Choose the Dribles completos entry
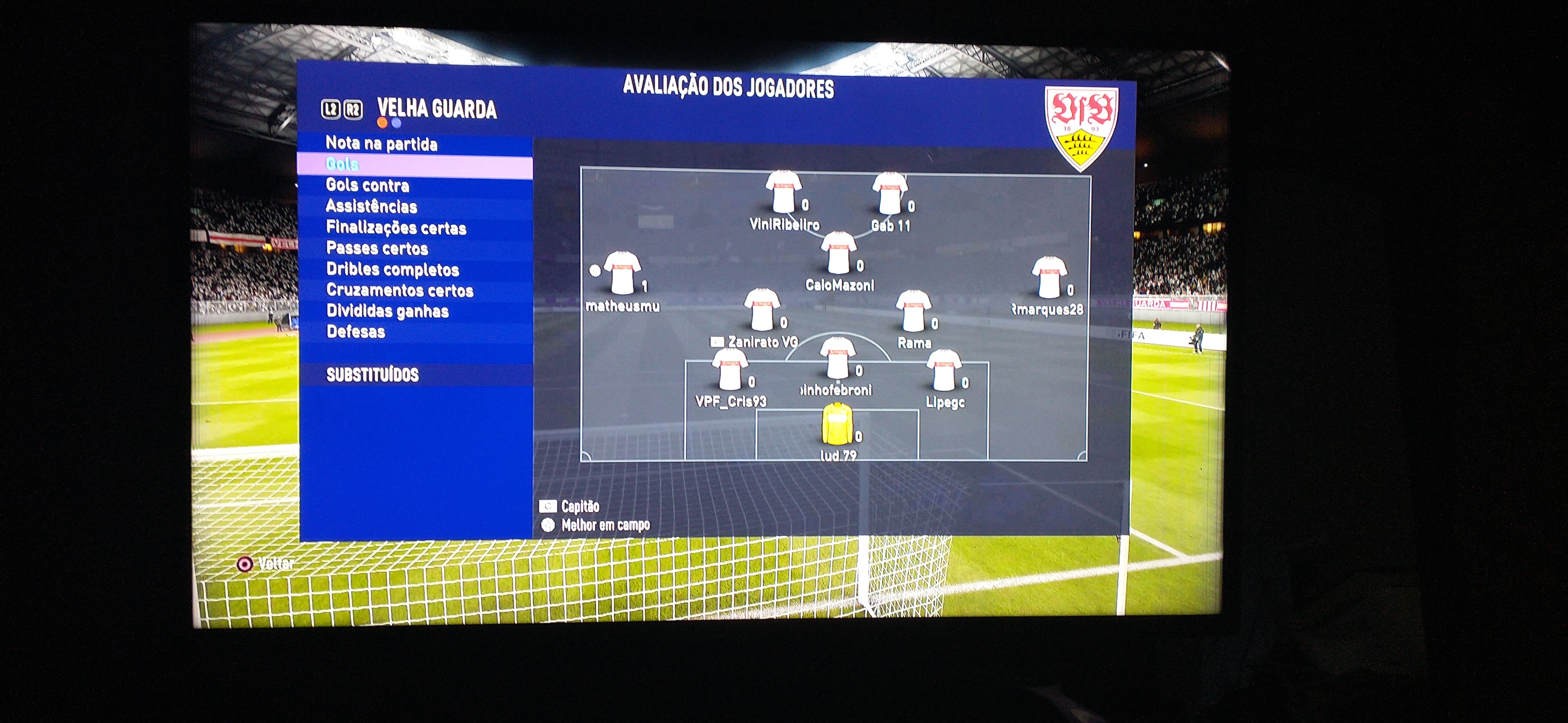 pos(392,269)
